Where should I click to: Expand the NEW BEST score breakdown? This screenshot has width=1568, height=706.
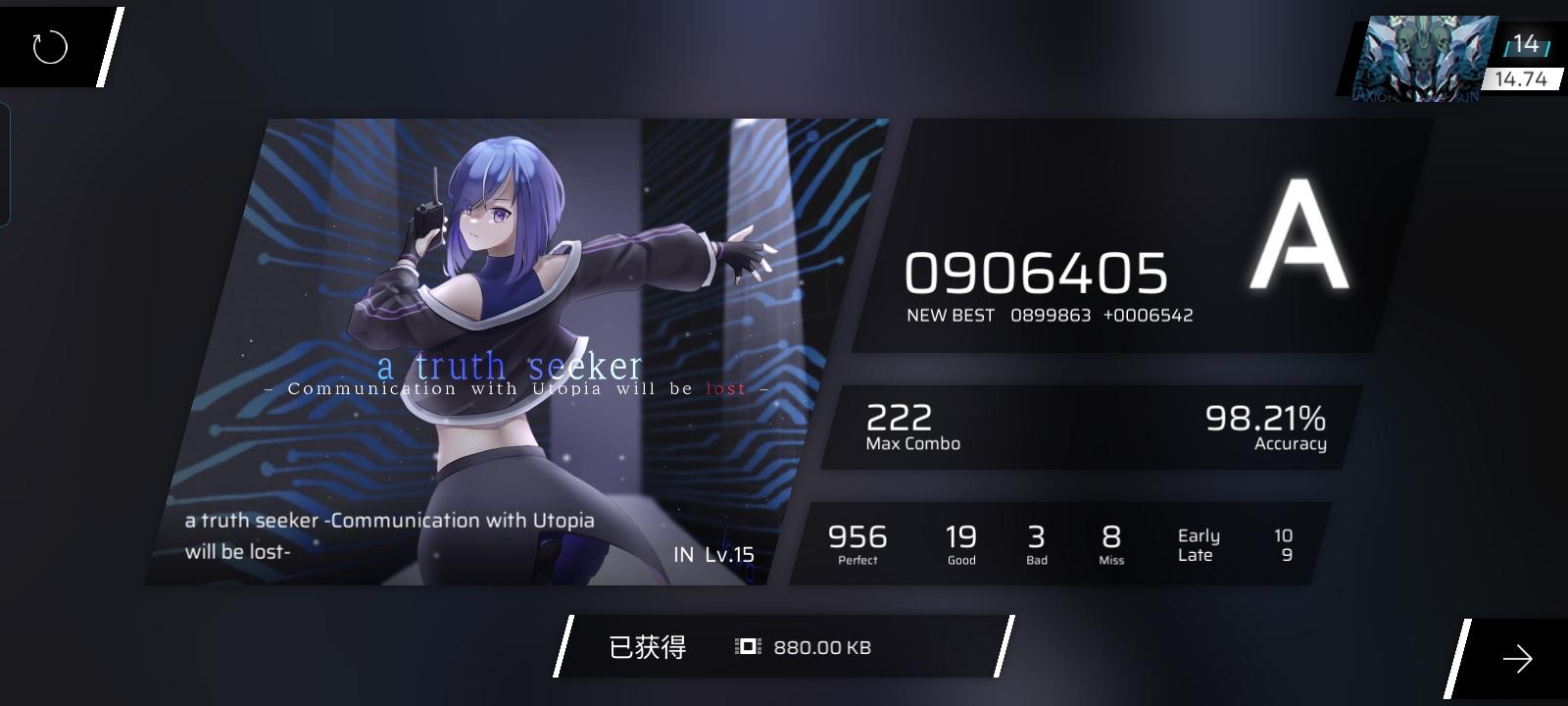tap(1051, 315)
